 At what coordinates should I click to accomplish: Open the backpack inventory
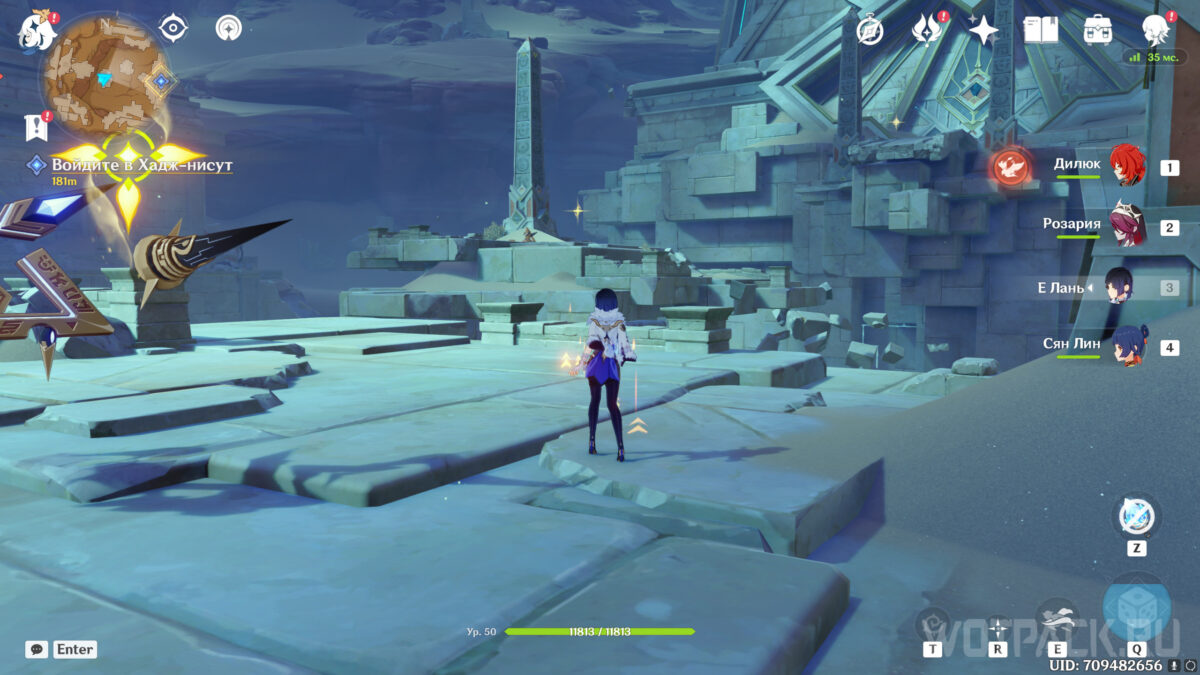point(1098,30)
